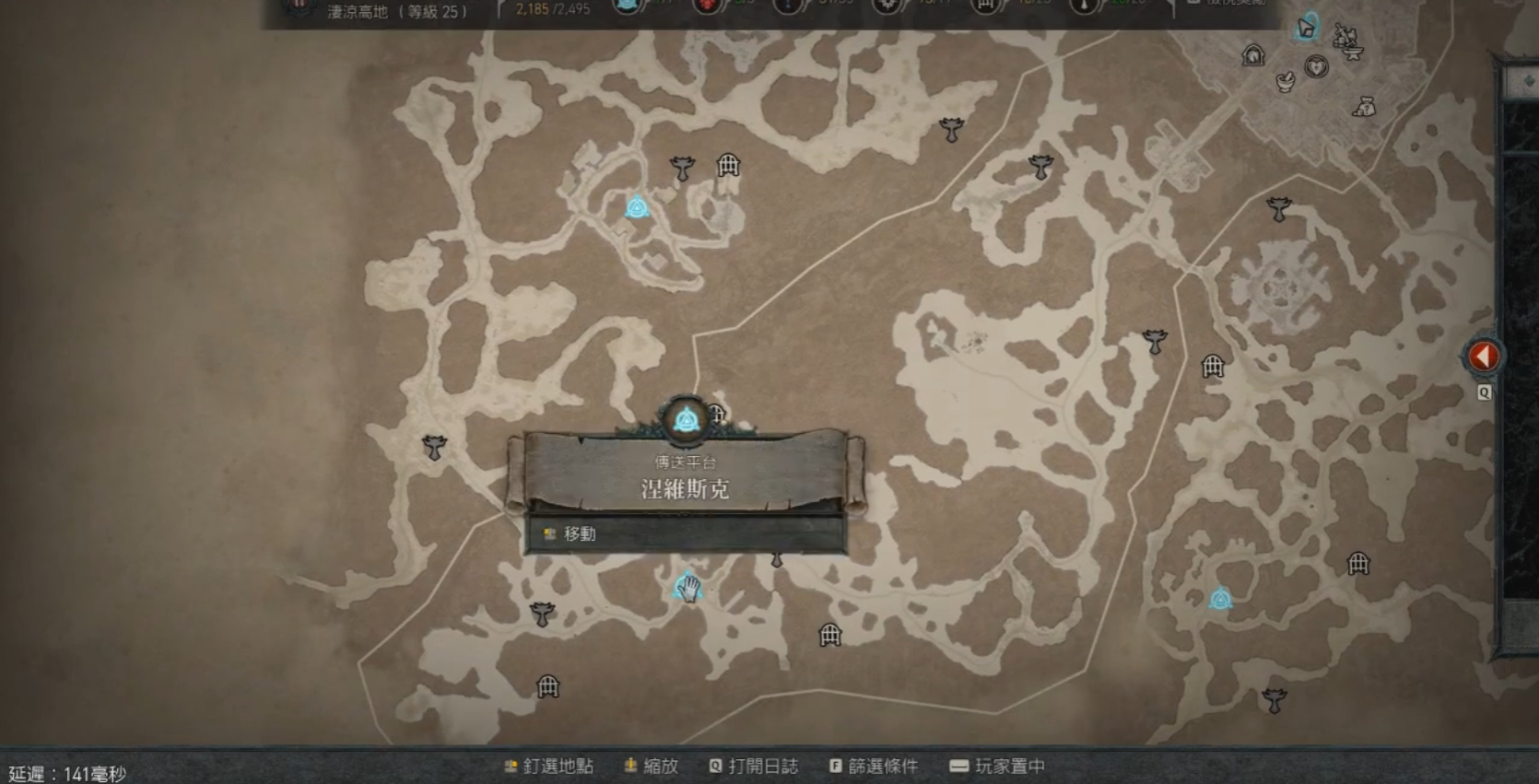The width and height of the screenshot is (1539, 784).
Task: Open the healer heart icon in the city
Action: [x=1317, y=66]
